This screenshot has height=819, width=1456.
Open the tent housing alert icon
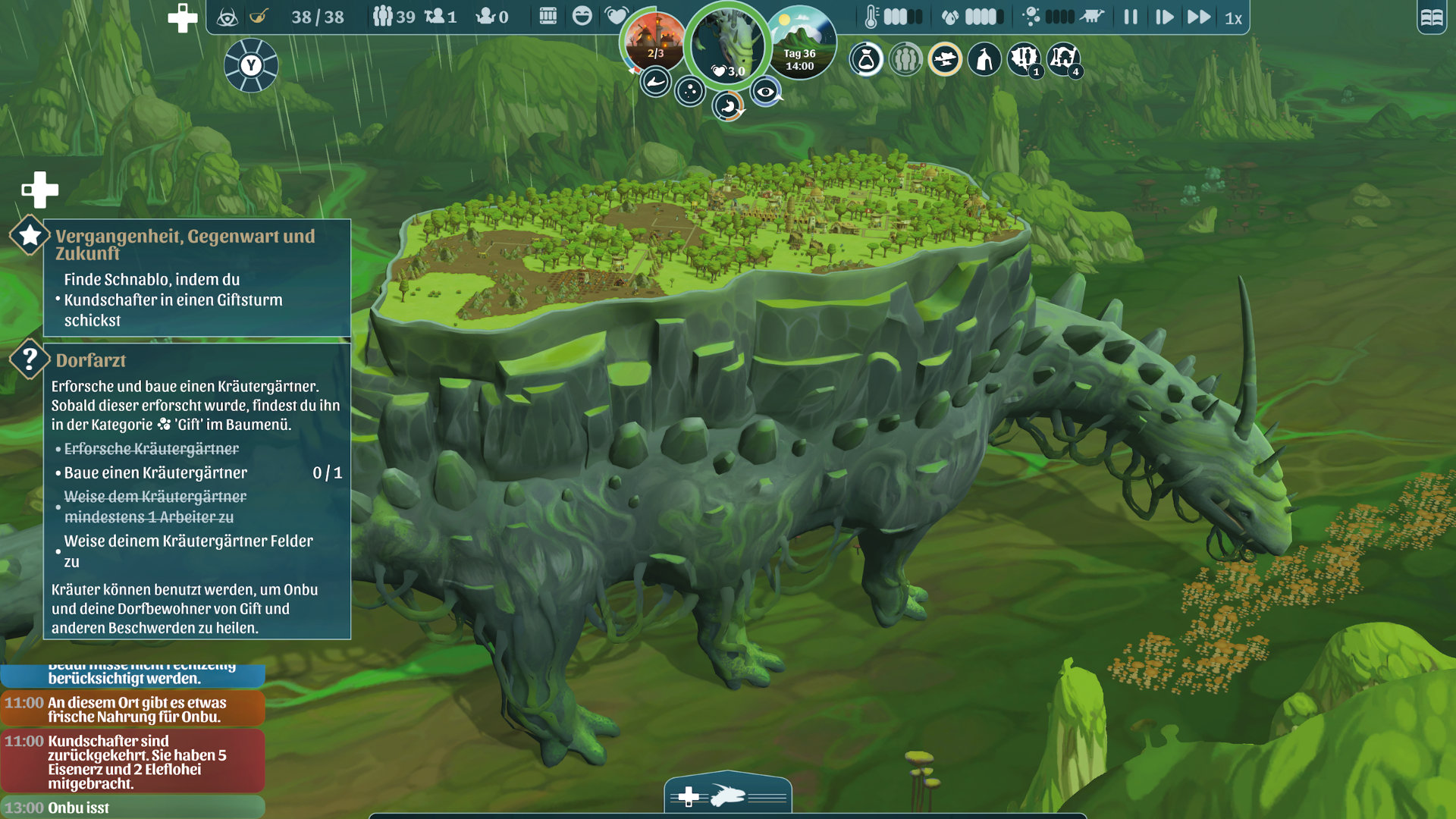[984, 59]
